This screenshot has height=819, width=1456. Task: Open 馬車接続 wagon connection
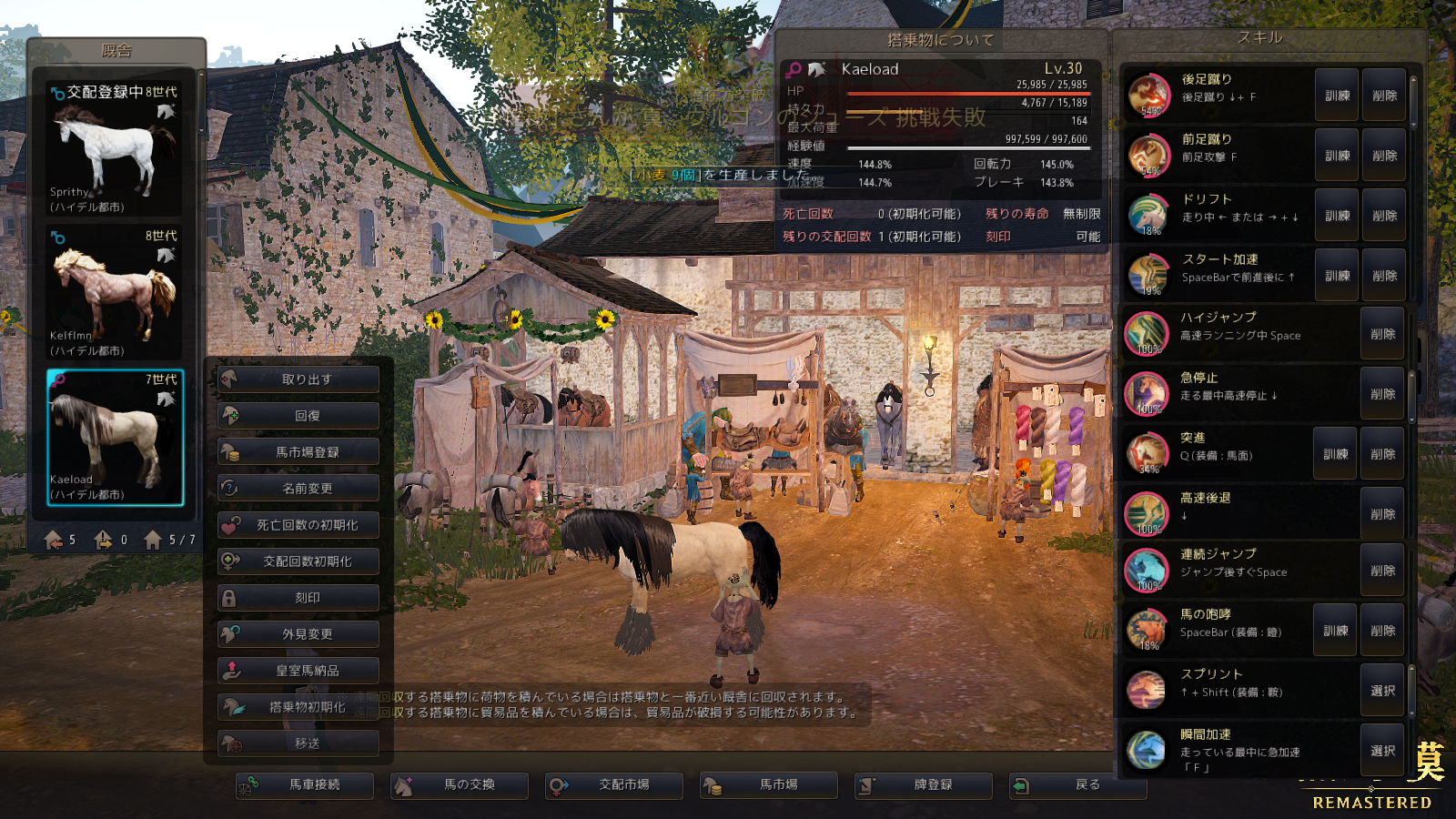coord(305,784)
